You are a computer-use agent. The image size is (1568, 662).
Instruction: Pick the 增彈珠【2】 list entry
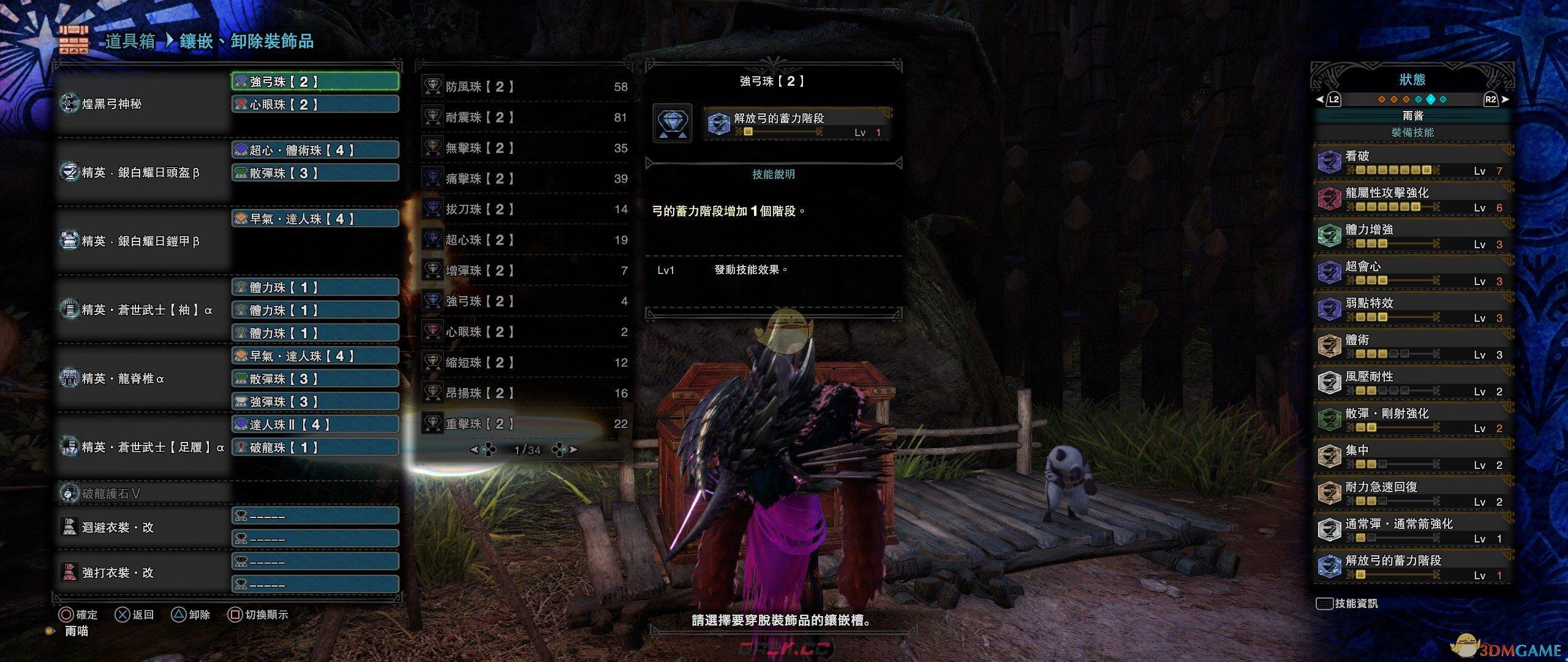coord(524,271)
